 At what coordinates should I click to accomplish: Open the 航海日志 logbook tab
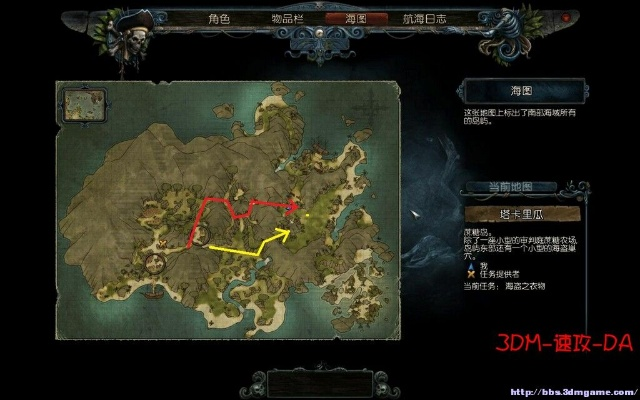click(x=425, y=18)
